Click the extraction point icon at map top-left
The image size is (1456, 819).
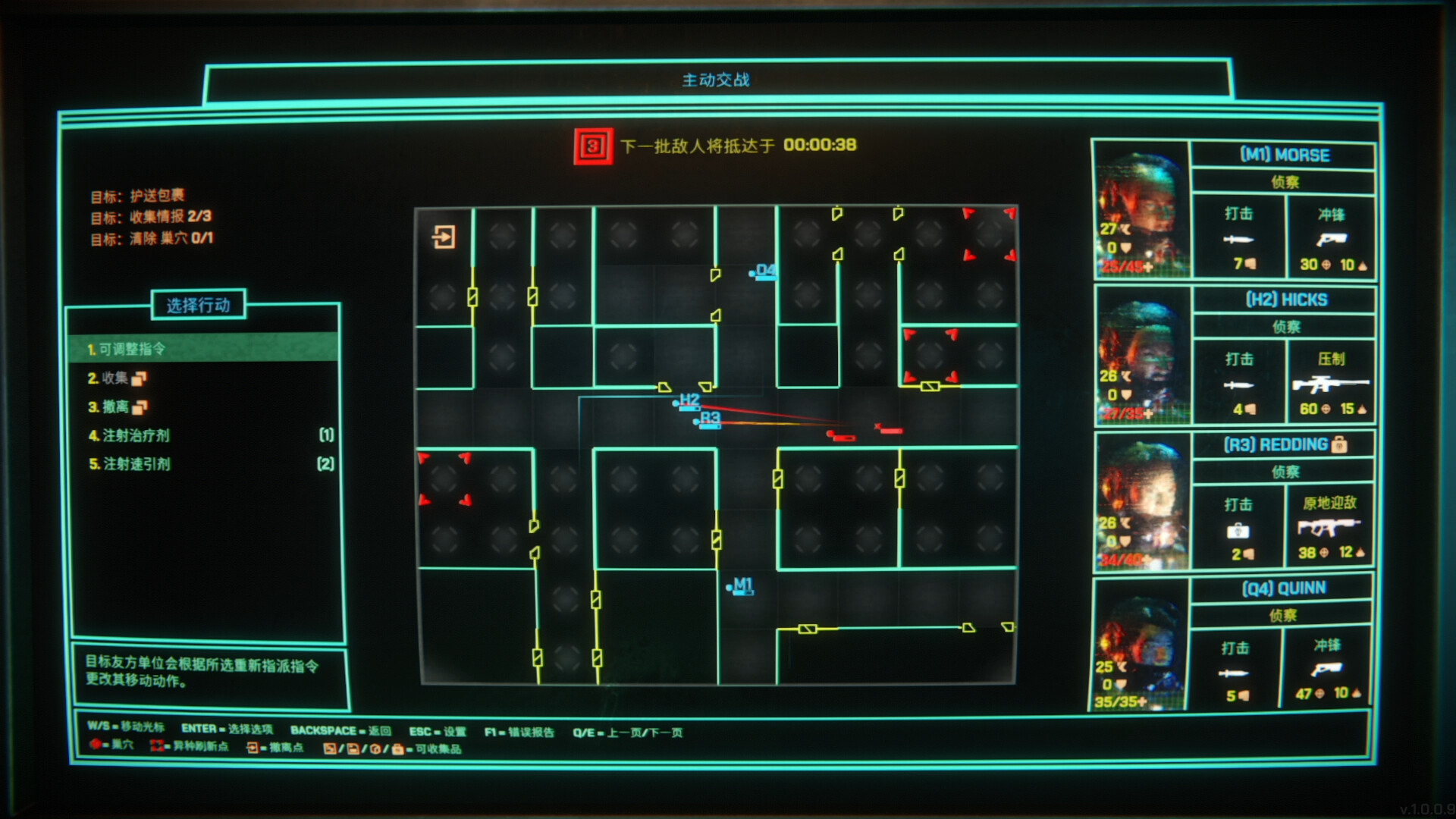[x=443, y=237]
